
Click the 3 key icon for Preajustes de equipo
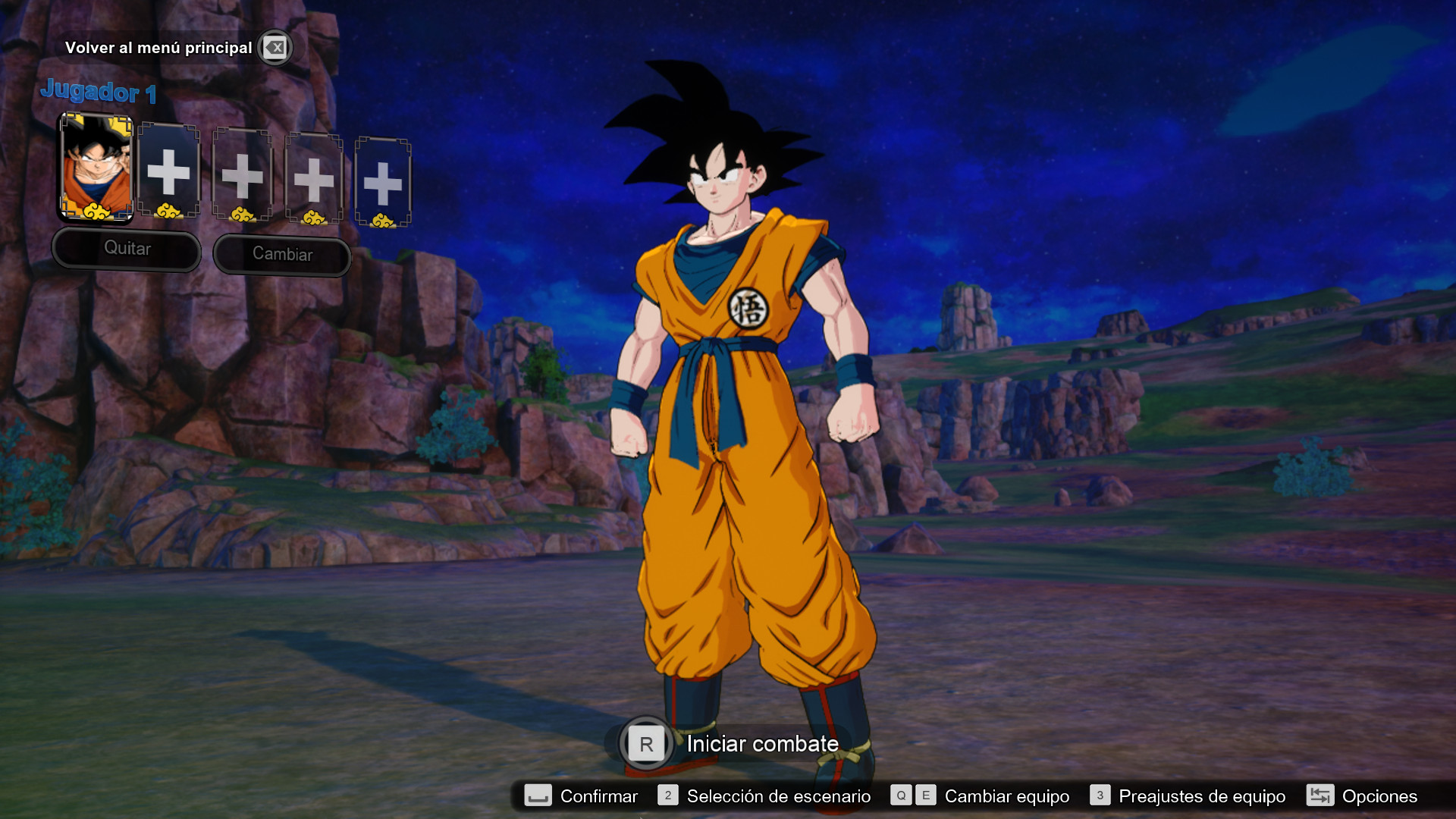pos(1100,796)
